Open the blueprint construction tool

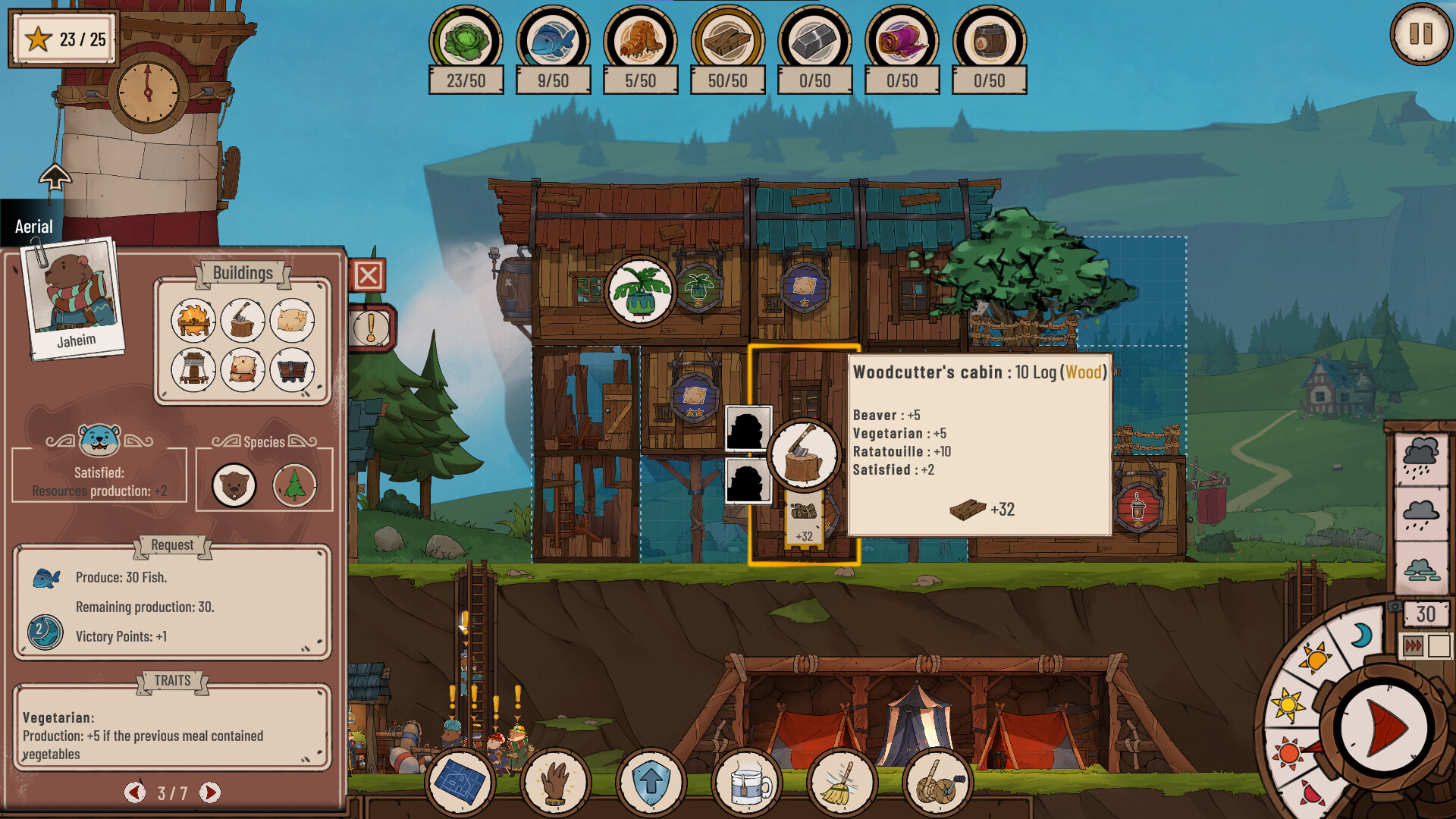pyautogui.click(x=461, y=782)
